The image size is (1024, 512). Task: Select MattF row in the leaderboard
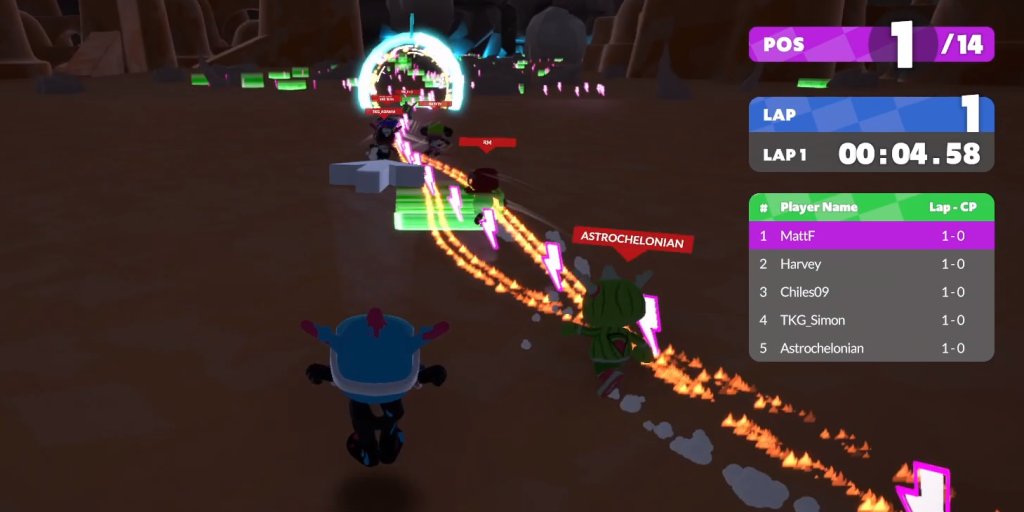[870, 236]
